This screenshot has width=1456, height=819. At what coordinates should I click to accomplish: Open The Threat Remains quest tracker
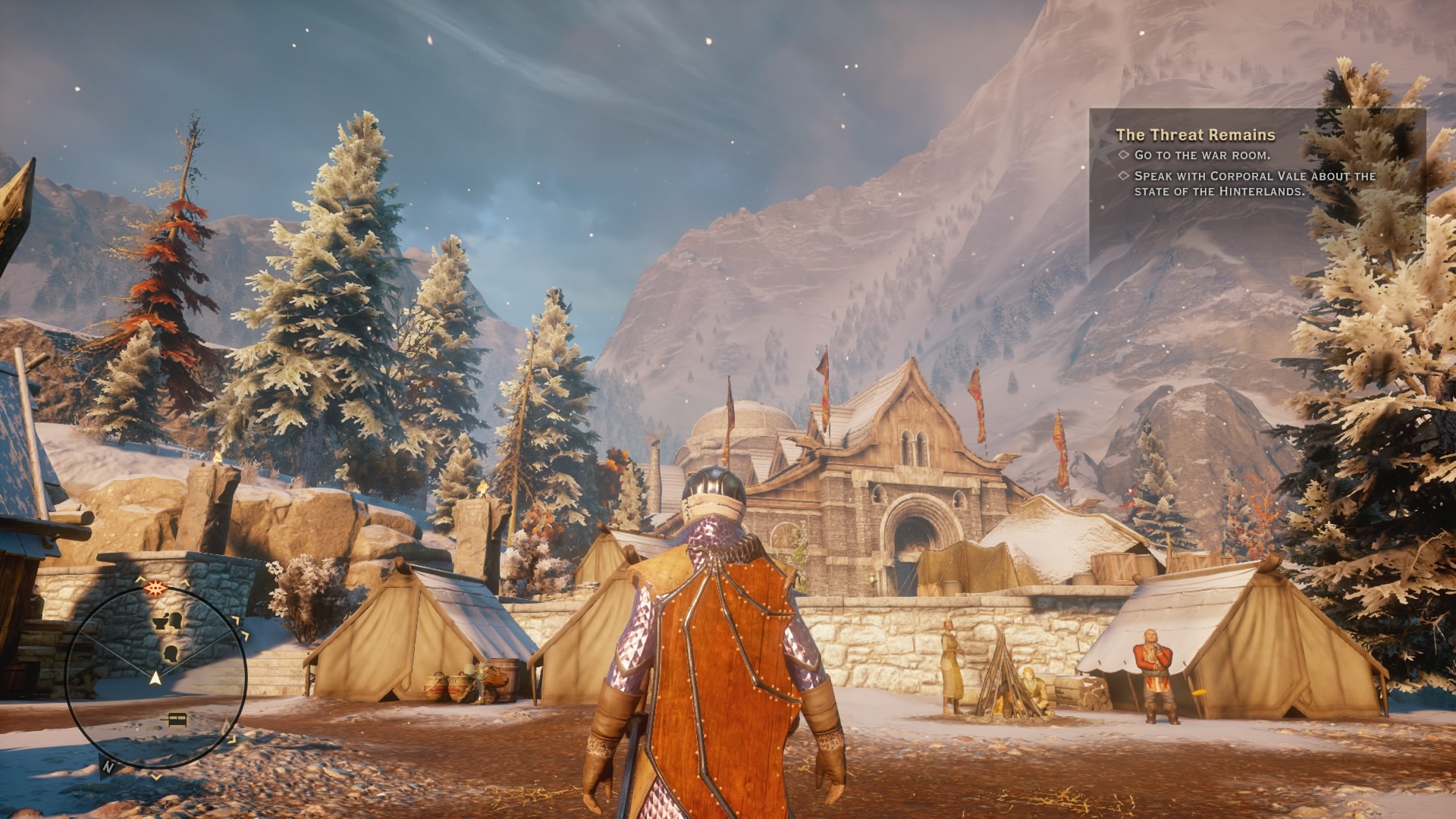[x=1195, y=135]
